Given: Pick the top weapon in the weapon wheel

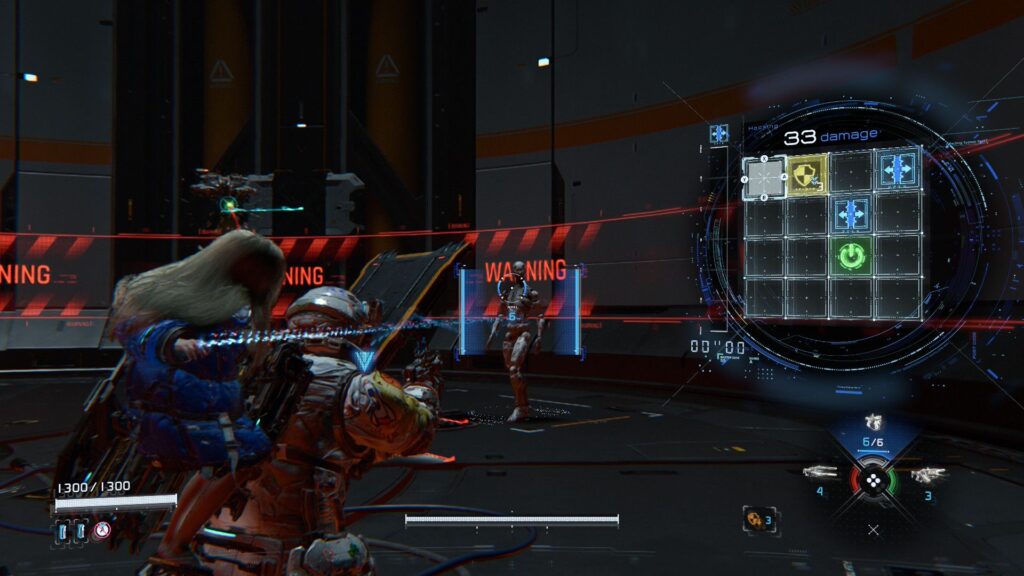Looking at the screenshot, I should click(x=873, y=423).
